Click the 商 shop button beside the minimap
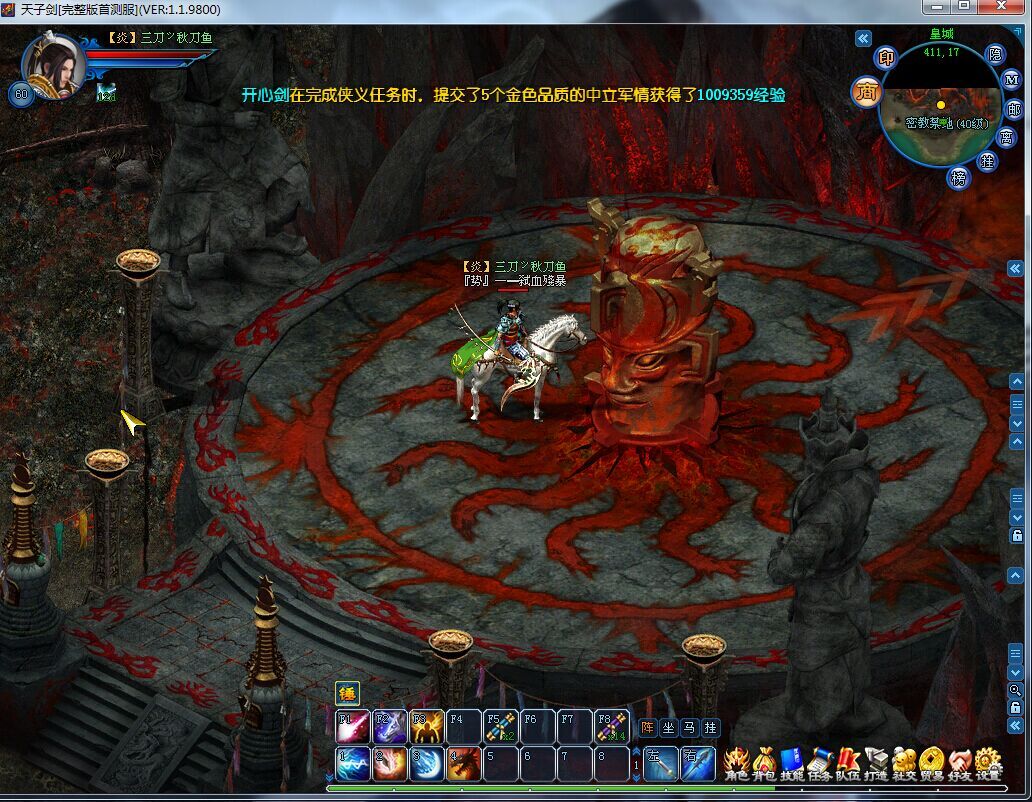This screenshot has height=802, width=1032. click(866, 93)
